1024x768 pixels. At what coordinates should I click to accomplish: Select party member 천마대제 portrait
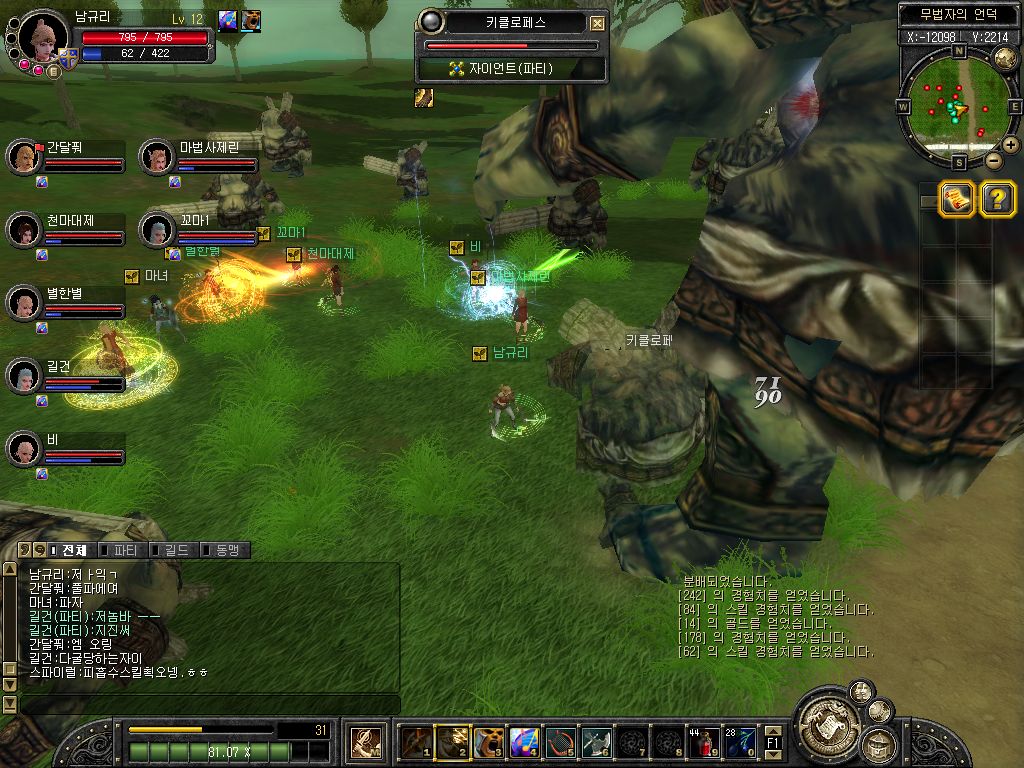click(x=22, y=230)
